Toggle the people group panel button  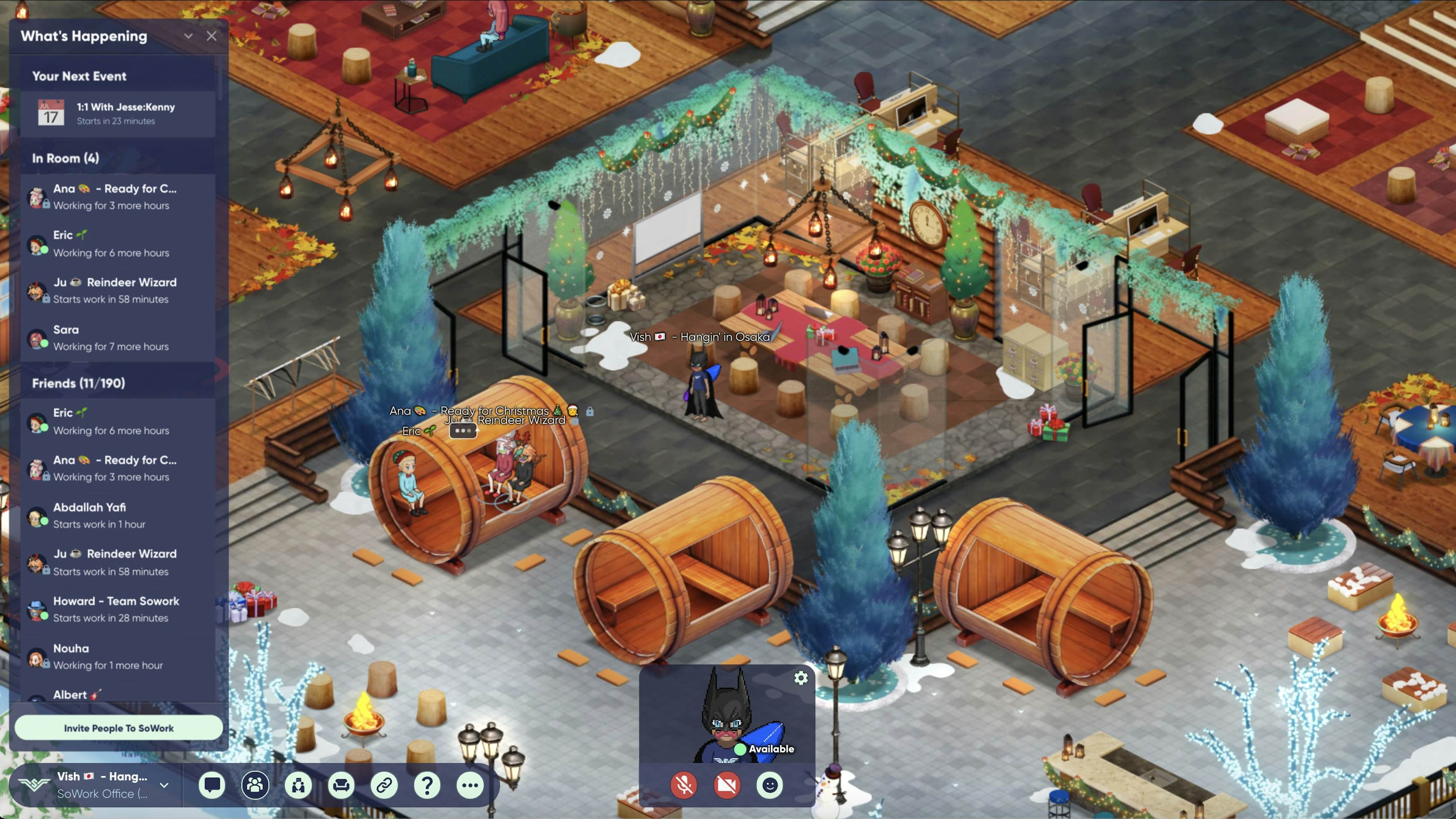pos(255,785)
